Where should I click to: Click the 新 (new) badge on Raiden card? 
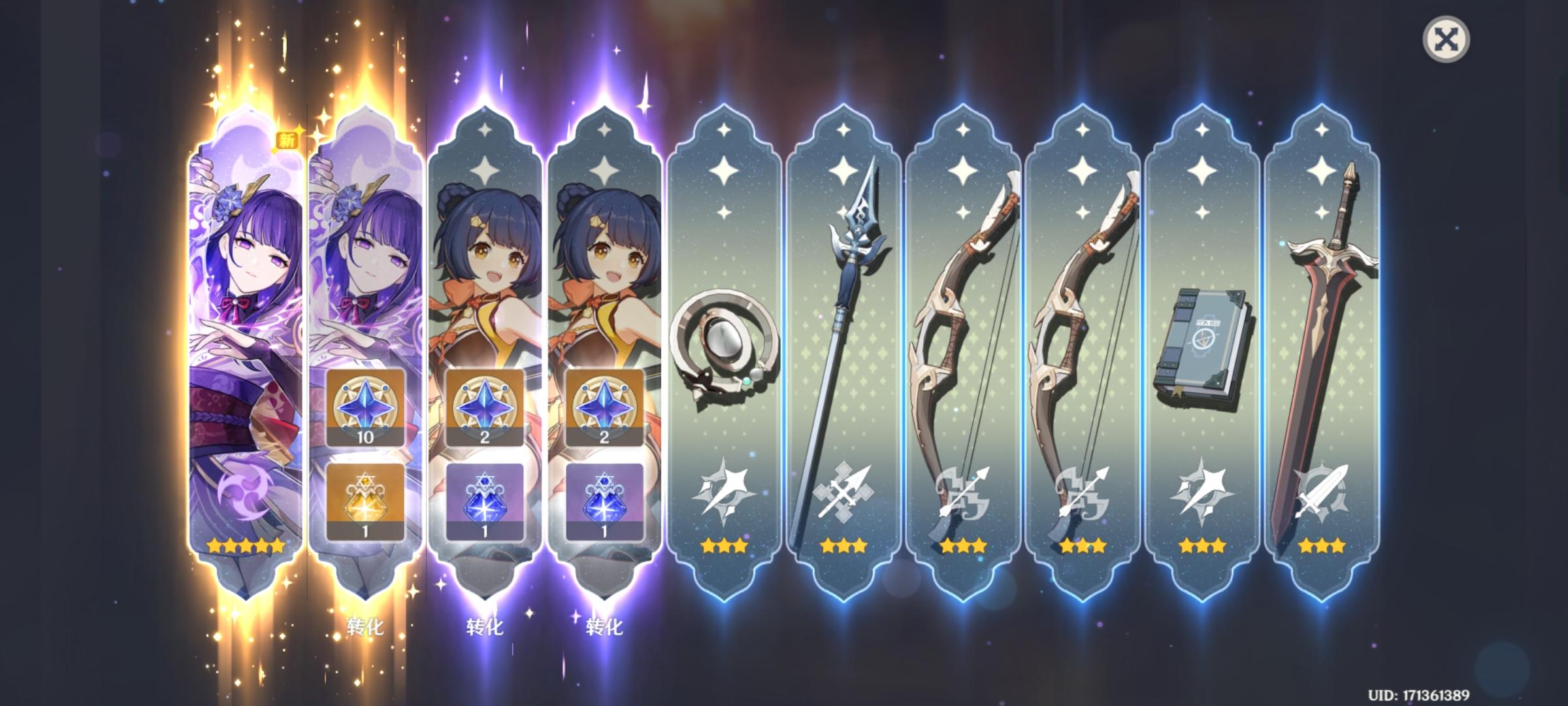pyautogui.click(x=287, y=139)
